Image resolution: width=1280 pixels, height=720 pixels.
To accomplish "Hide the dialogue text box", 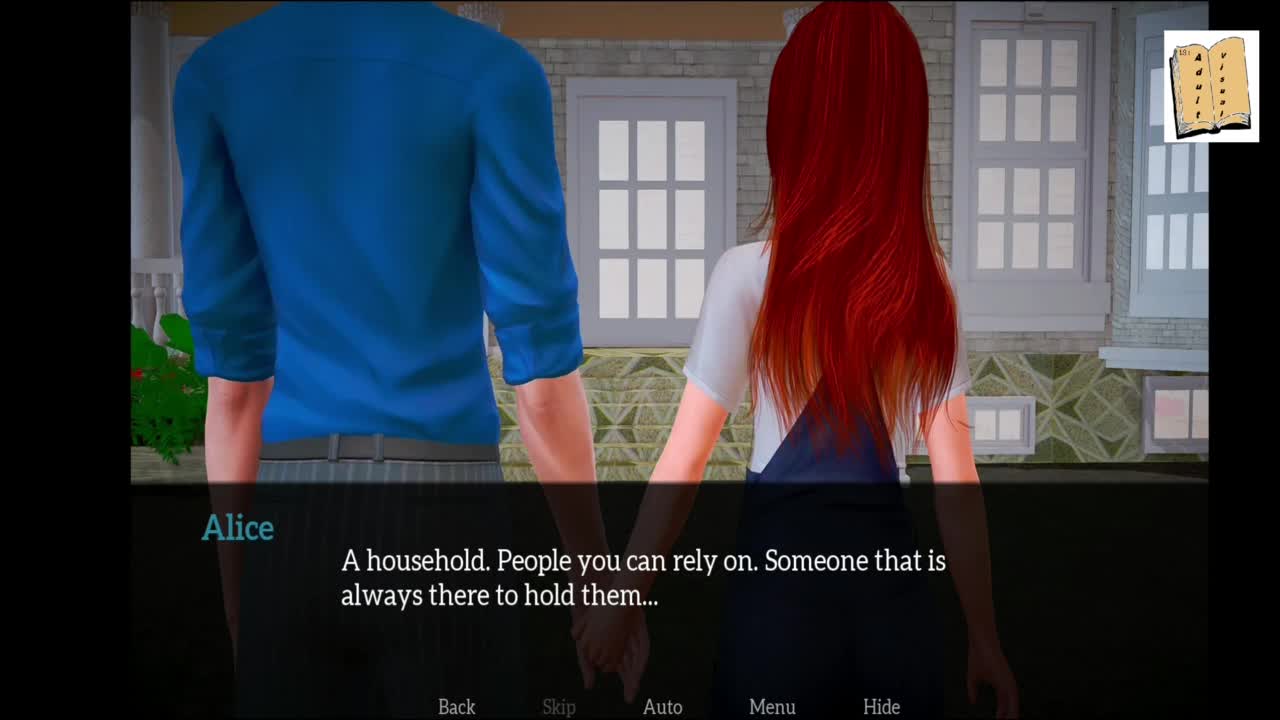I will pyautogui.click(x=881, y=707).
